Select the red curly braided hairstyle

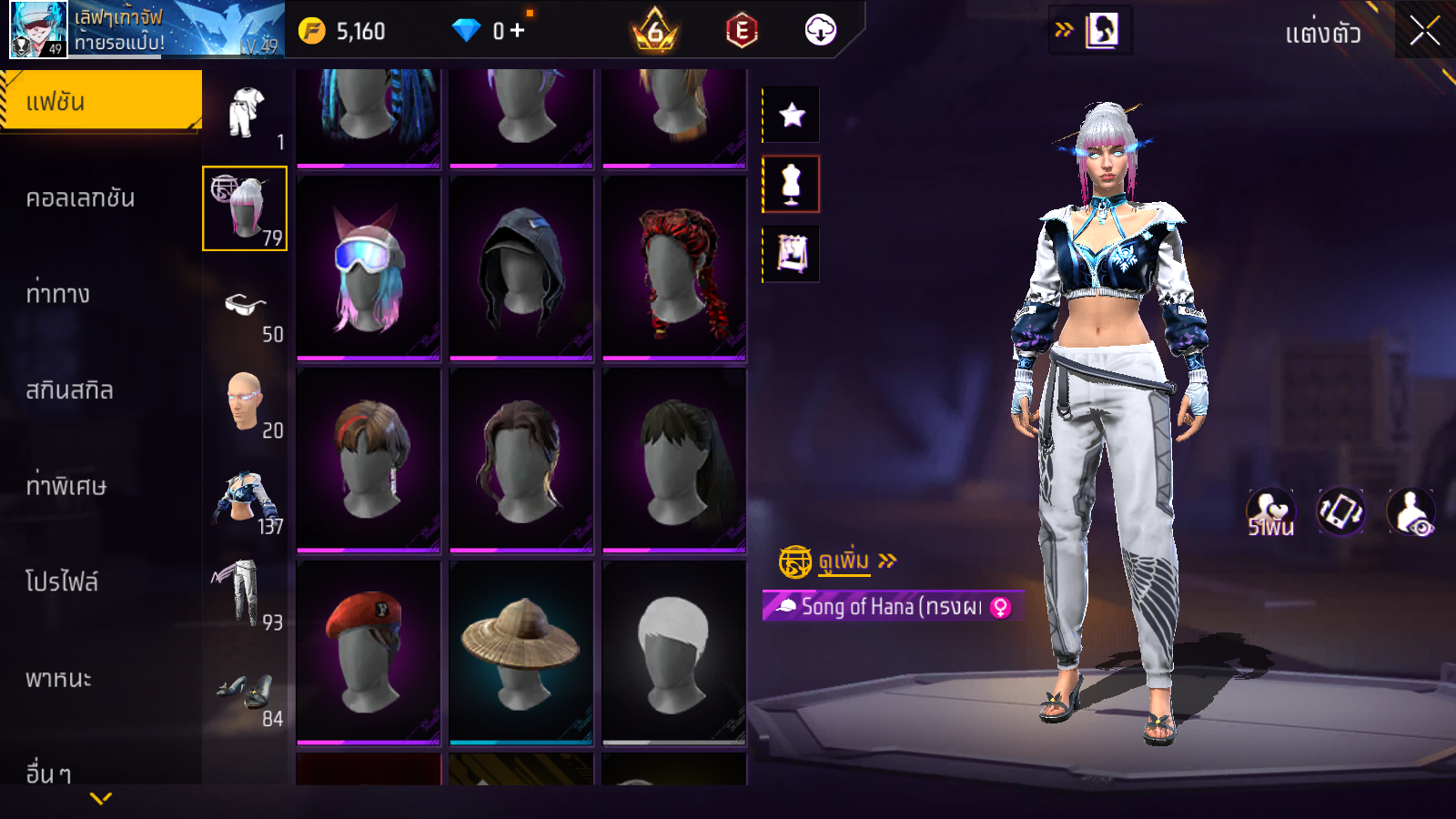pyautogui.click(x=674, y=268)
